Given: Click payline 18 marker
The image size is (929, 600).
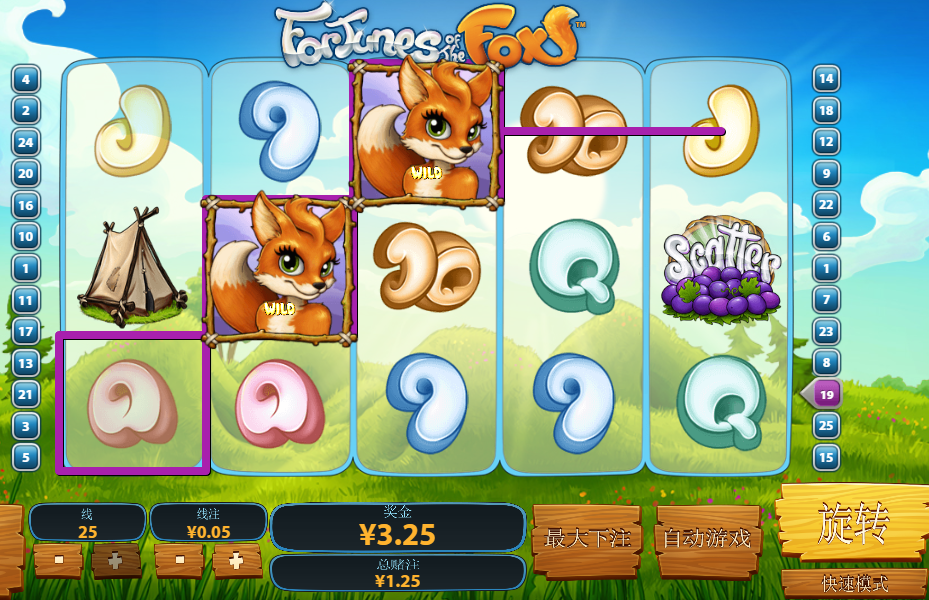Looking at the screenshot, I should click(x=826, y=110).
